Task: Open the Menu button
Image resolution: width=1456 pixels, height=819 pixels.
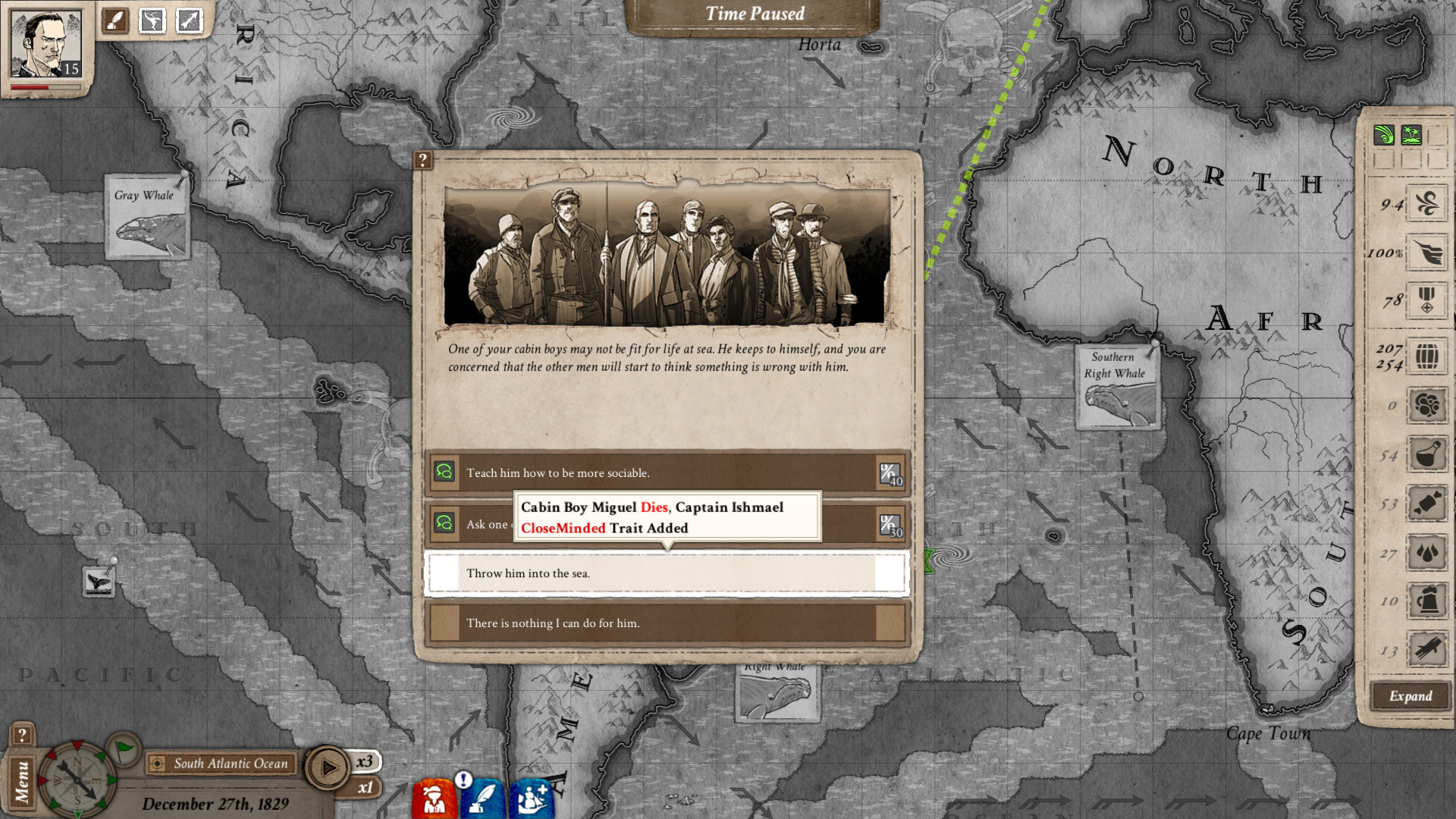Action: coord(22,782)
